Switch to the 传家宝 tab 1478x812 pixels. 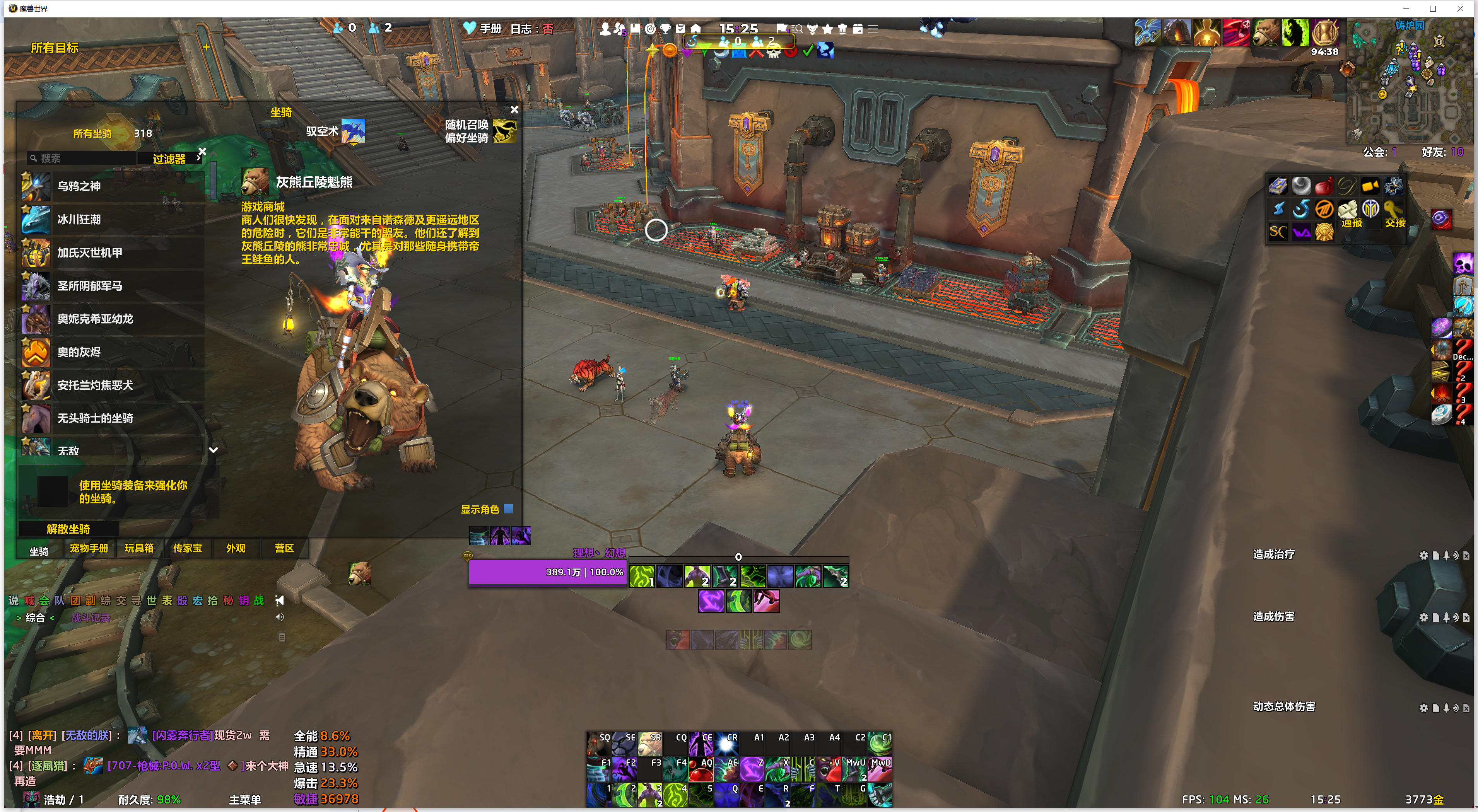point(187,548)
